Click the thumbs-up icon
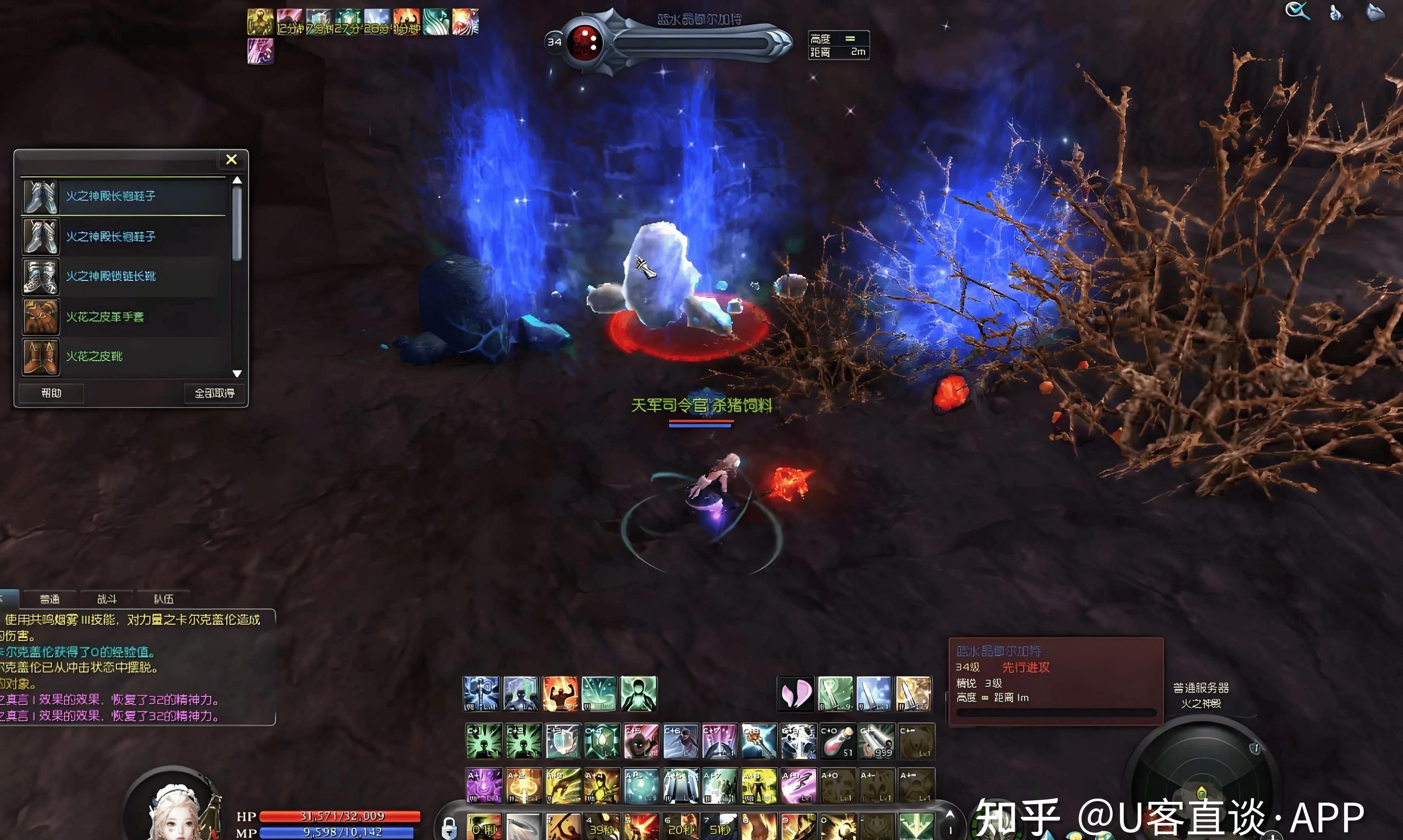Screen dimensions: 1403x840 pyautogui.click(x=1336, y=13)
